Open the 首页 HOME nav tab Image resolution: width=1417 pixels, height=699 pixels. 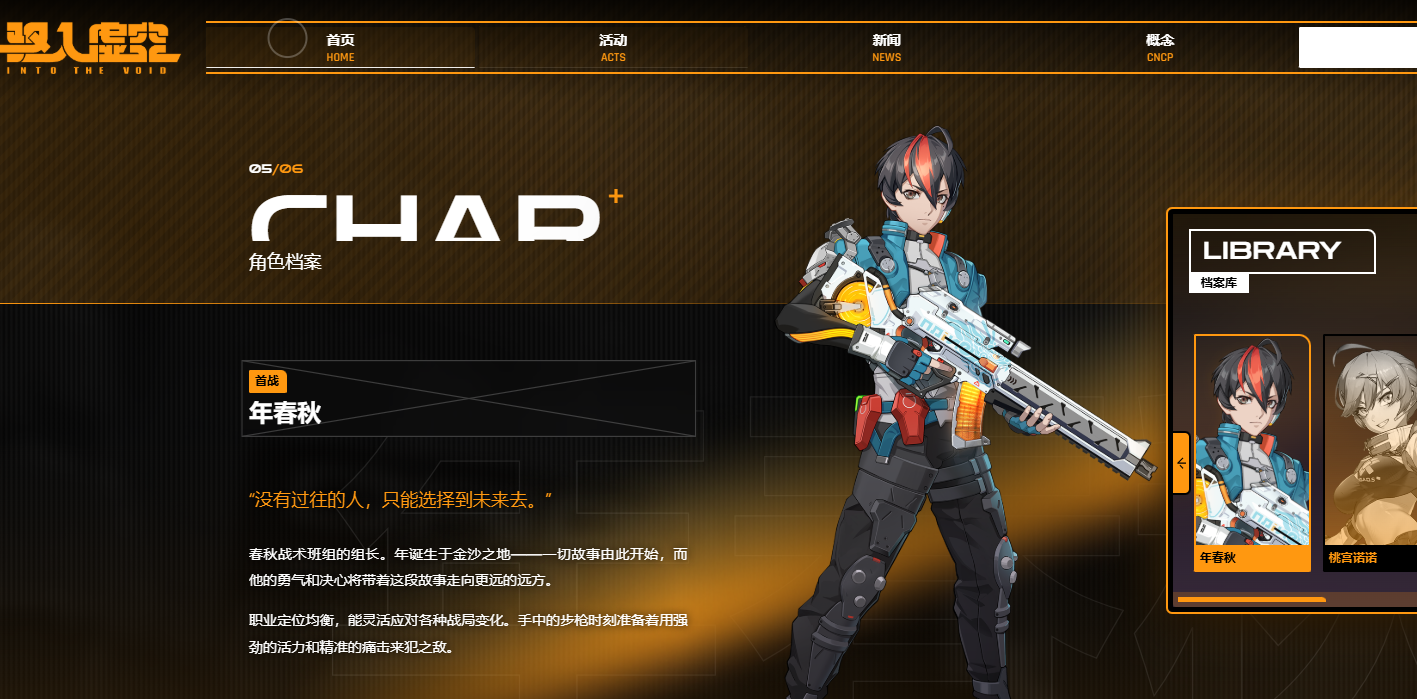[x=340, y=47]
